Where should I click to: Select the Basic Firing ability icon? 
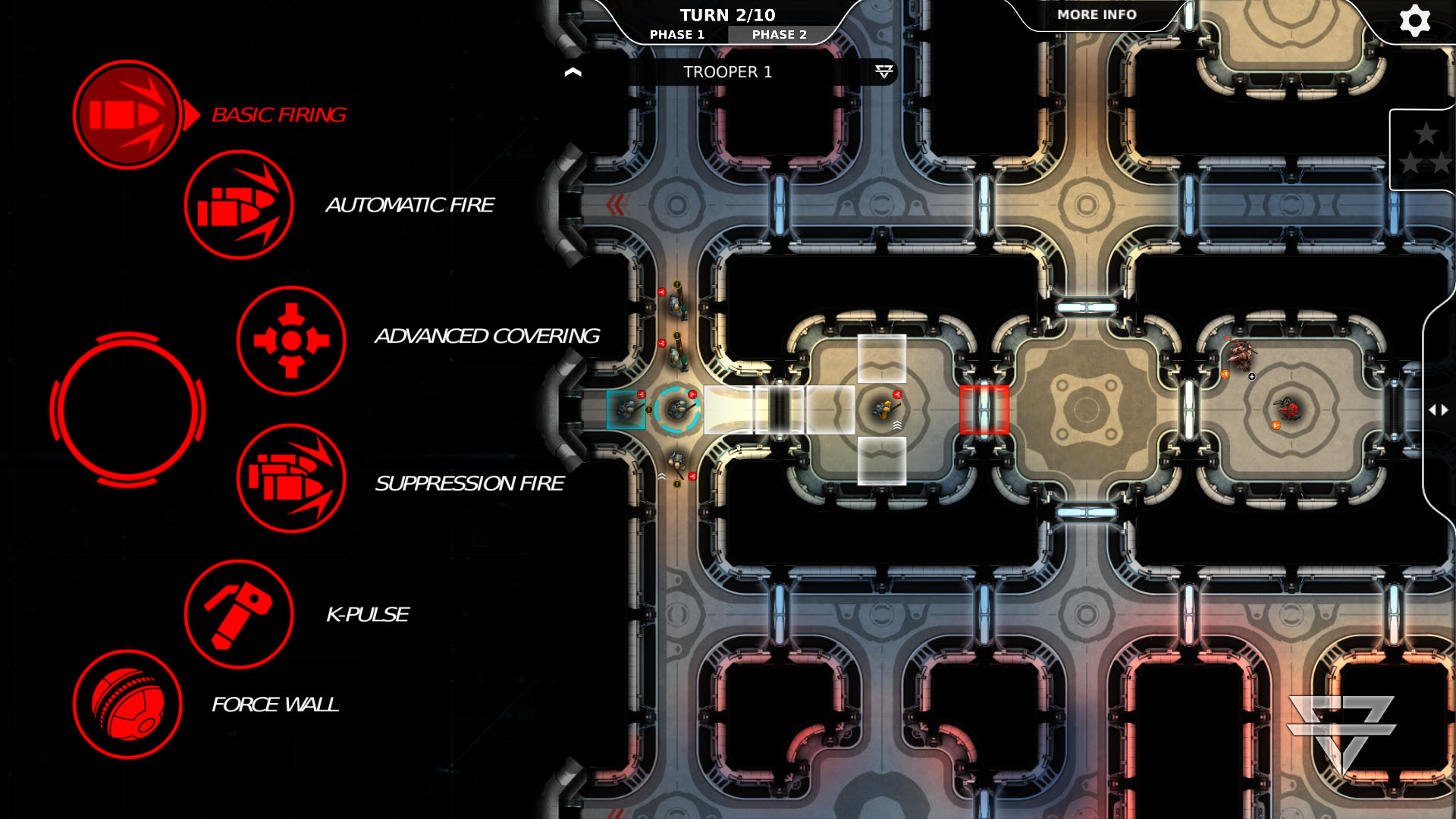pos(127,114)
